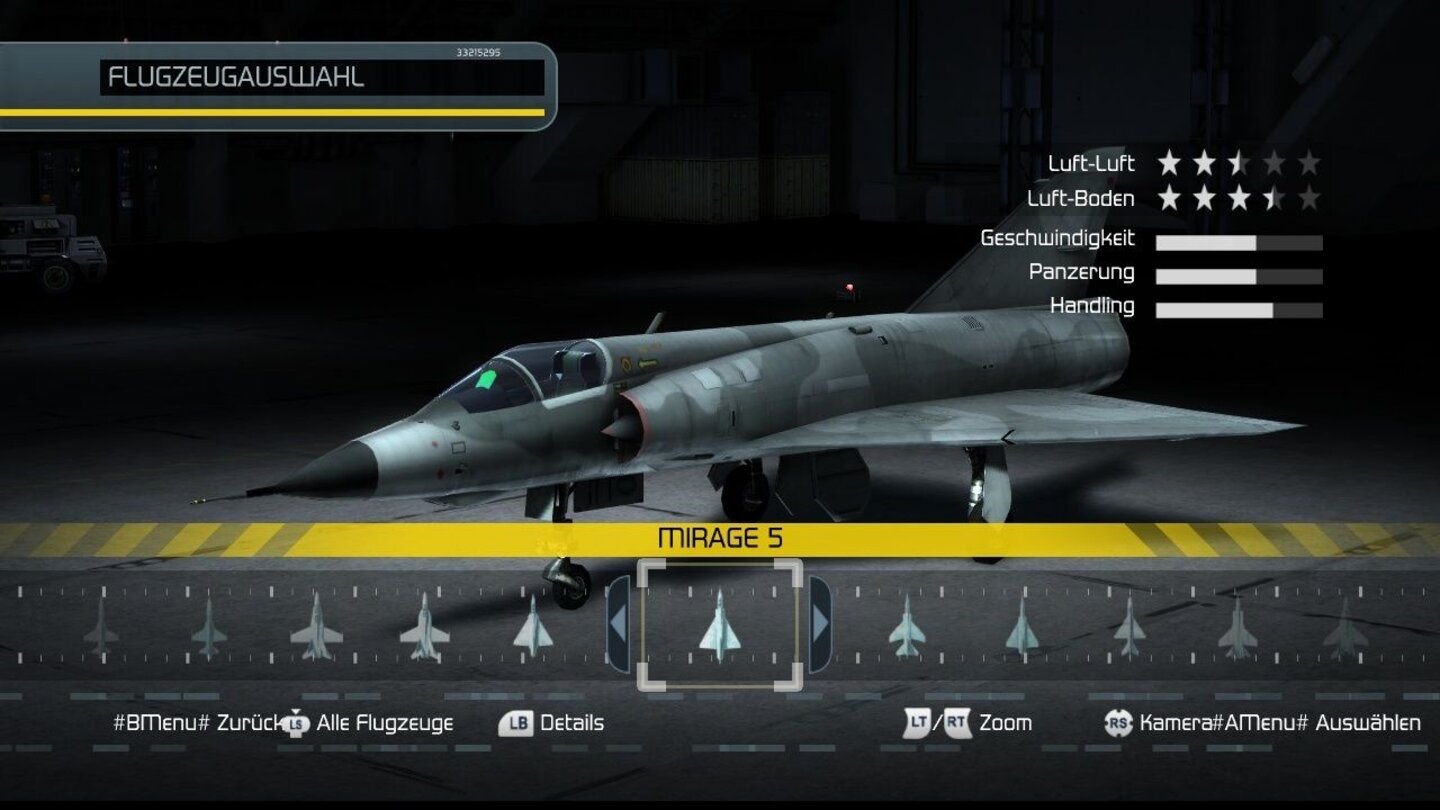Click the MIRAGE 5 name banner
1440x810 pixels.
click(x=719, y=537)
